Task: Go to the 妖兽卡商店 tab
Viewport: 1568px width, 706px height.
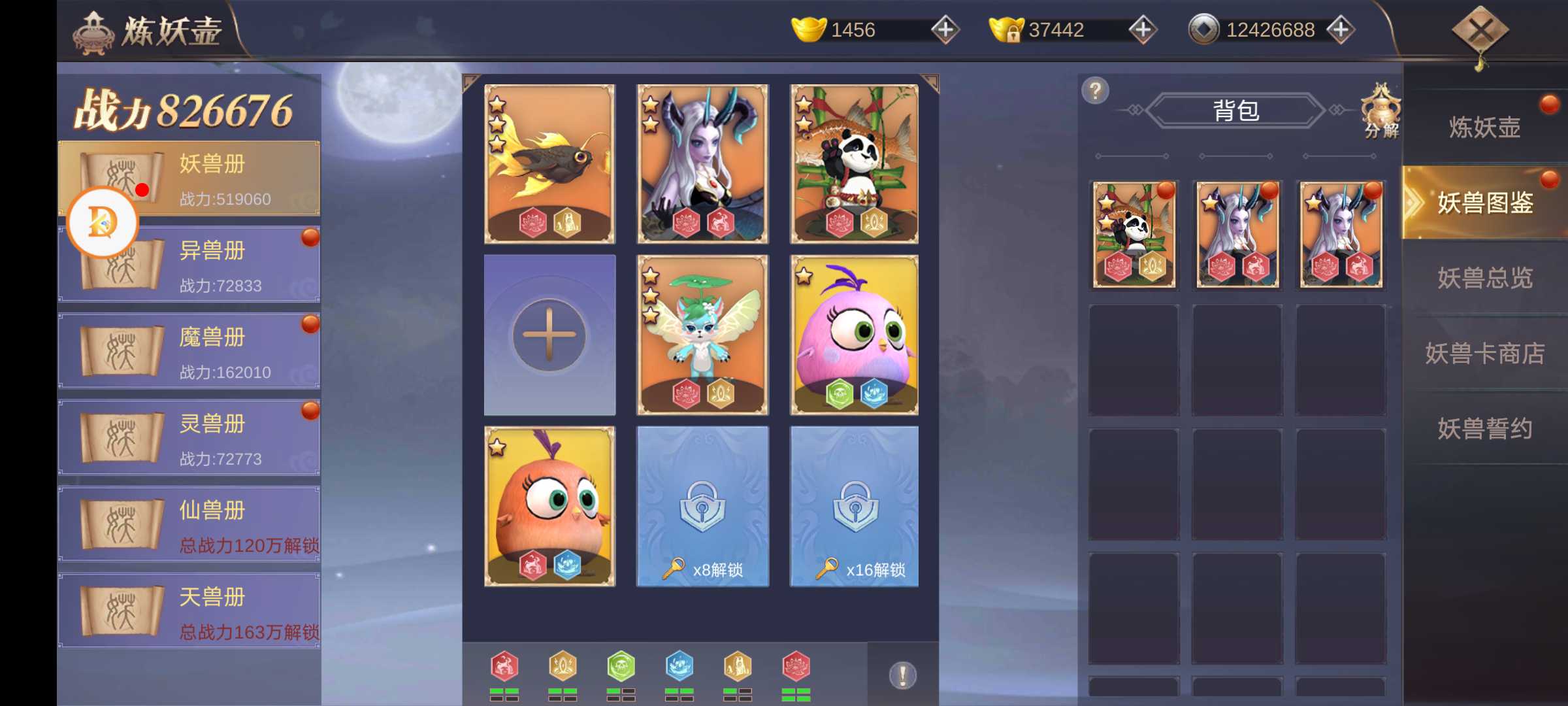Action: tap(1484, 353)
